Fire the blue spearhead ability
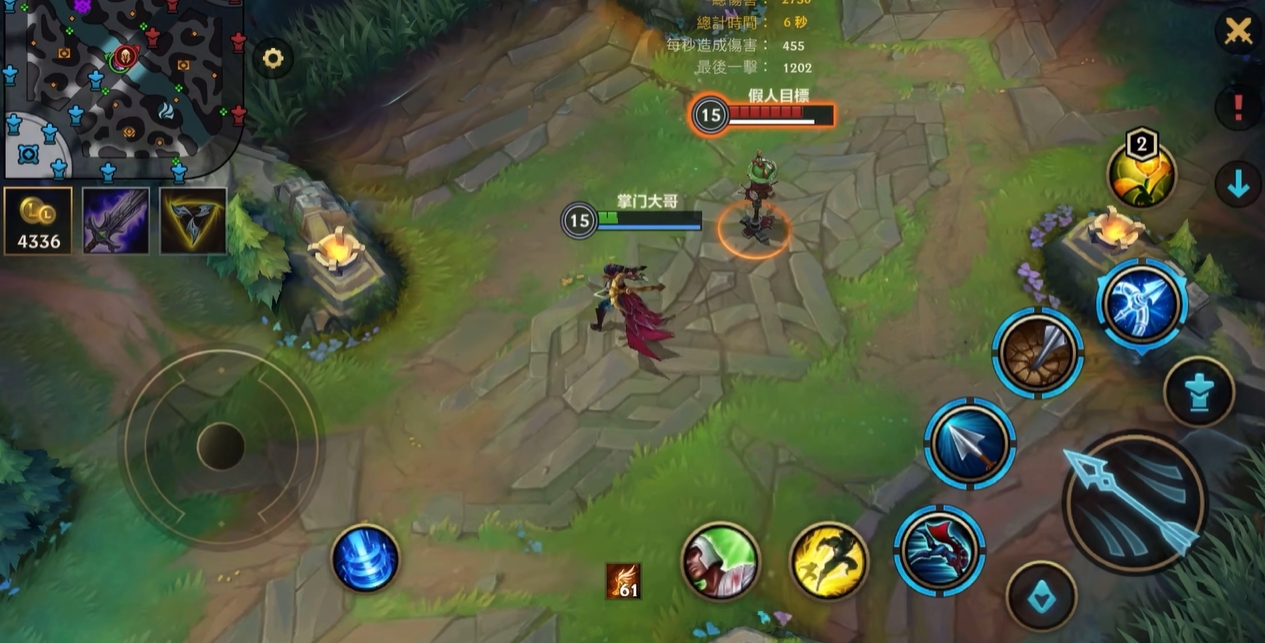Screen dimensions: 1265x643 coord(969,443)
